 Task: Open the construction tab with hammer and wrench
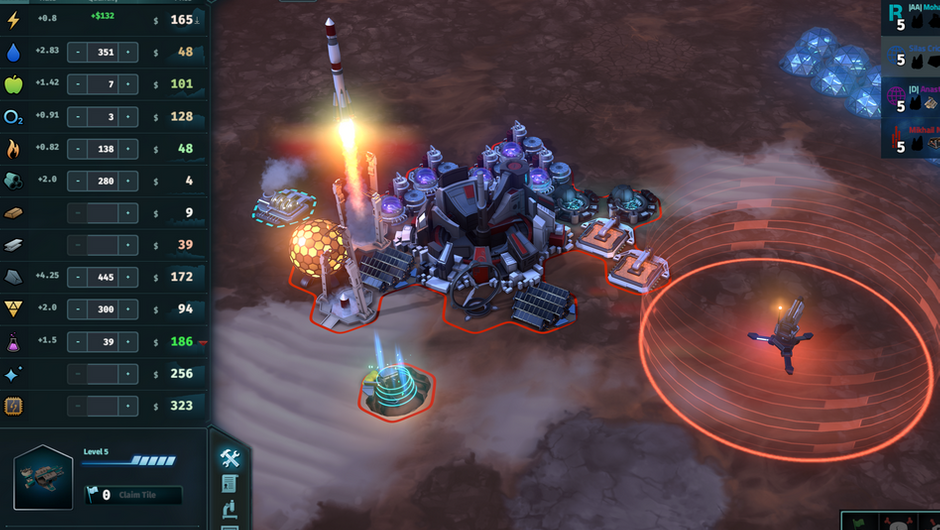click(229, 458)
